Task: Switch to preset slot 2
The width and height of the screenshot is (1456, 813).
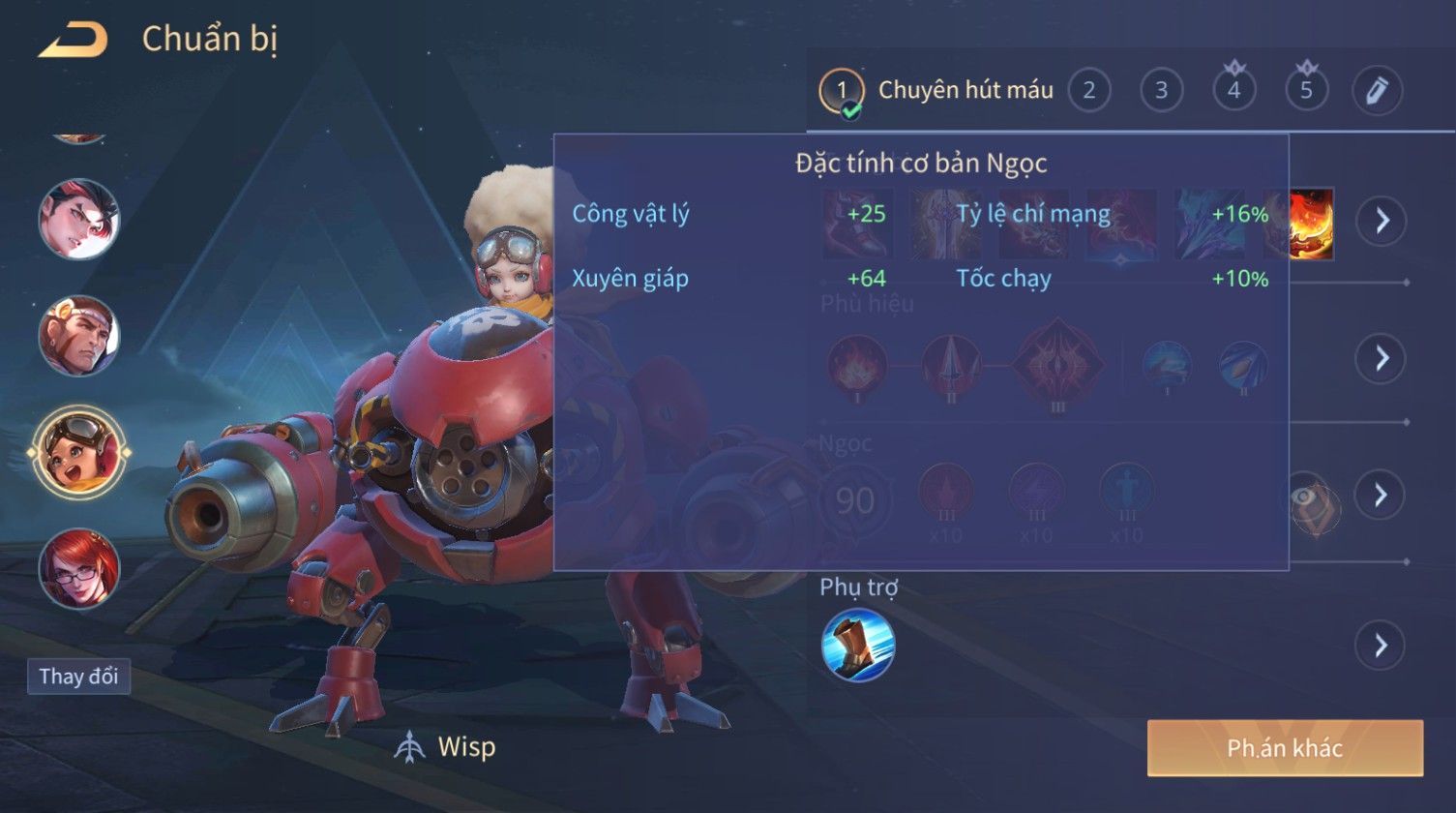Action: coord(1088,91)
